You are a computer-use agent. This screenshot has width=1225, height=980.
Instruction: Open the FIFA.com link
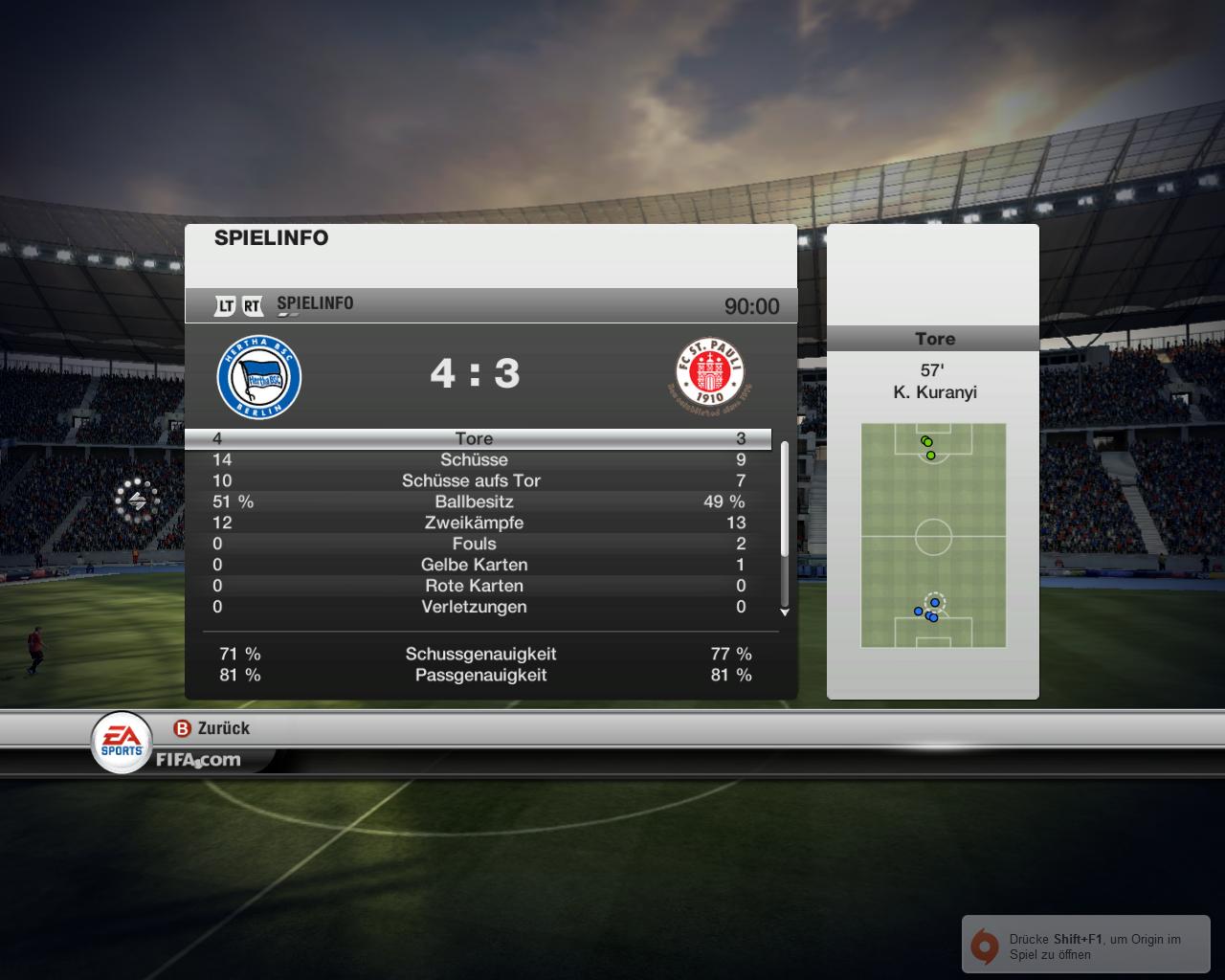(198, 760)
